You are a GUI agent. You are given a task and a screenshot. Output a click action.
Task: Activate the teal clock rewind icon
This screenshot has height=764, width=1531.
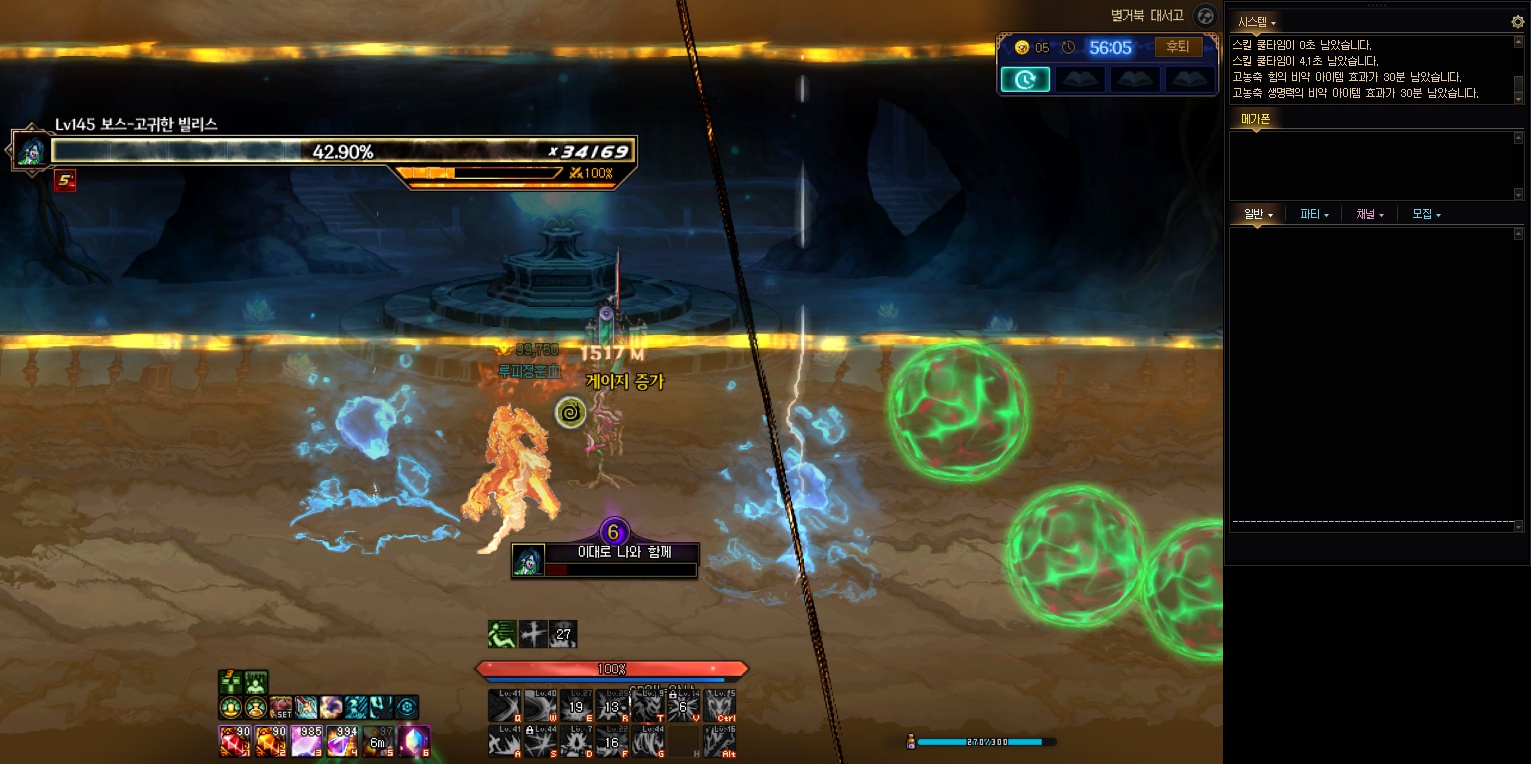[1025, 79]
